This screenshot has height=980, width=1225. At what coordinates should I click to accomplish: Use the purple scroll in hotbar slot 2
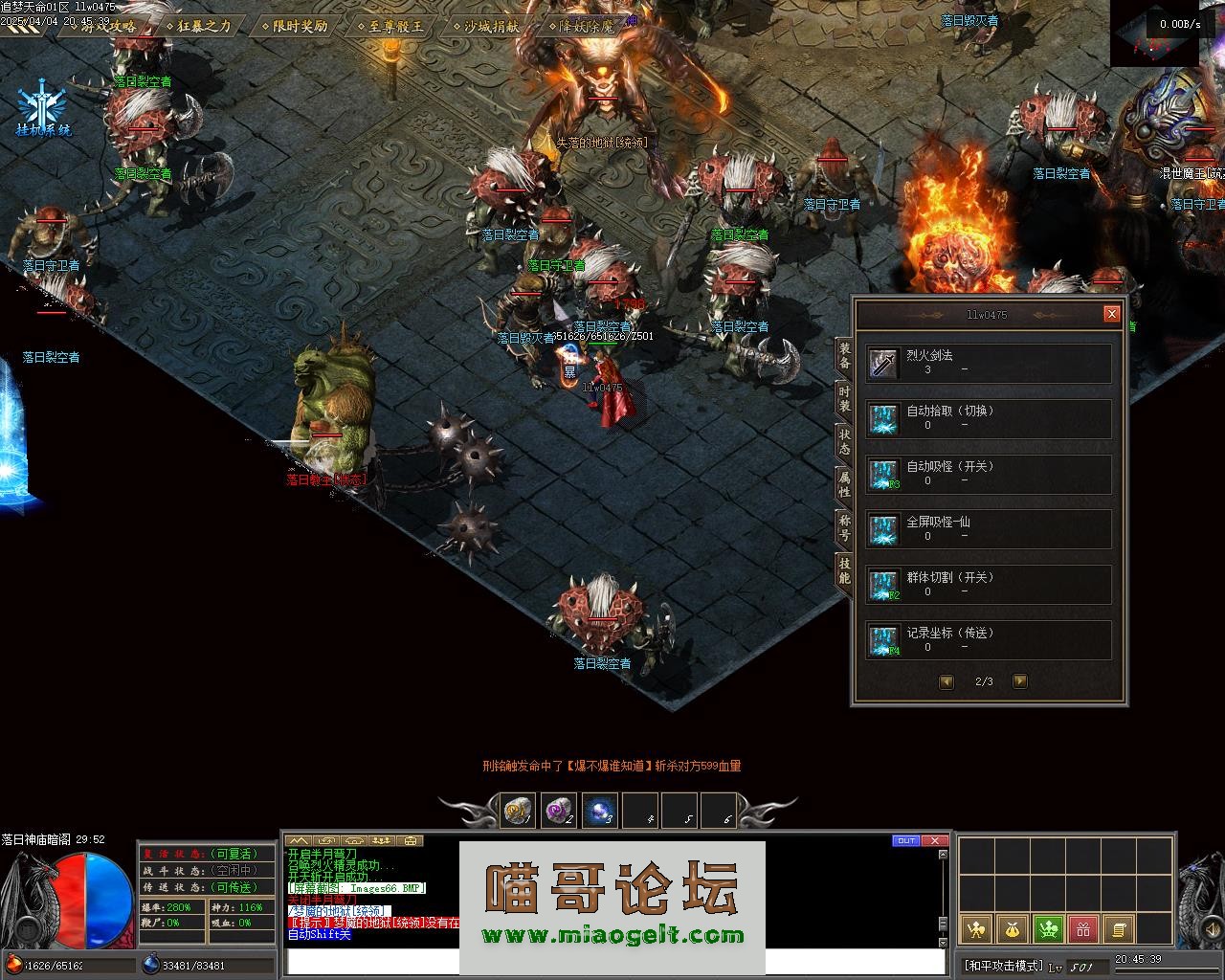coord(558,812)
